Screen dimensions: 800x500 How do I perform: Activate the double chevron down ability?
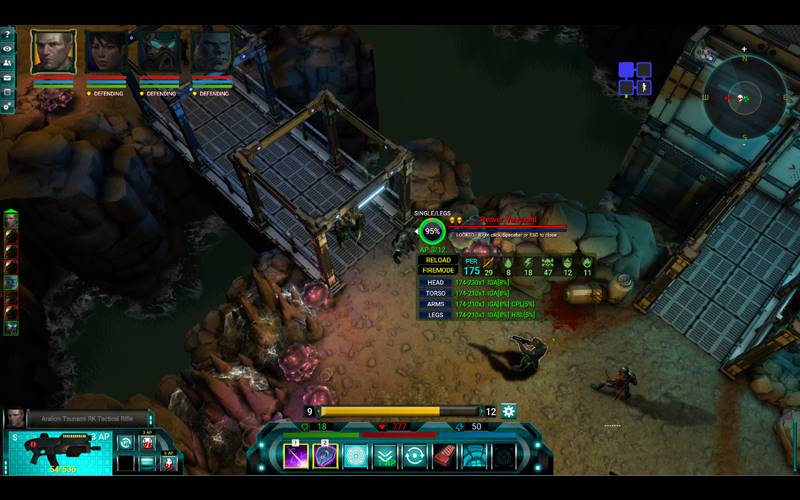point(385,456)
